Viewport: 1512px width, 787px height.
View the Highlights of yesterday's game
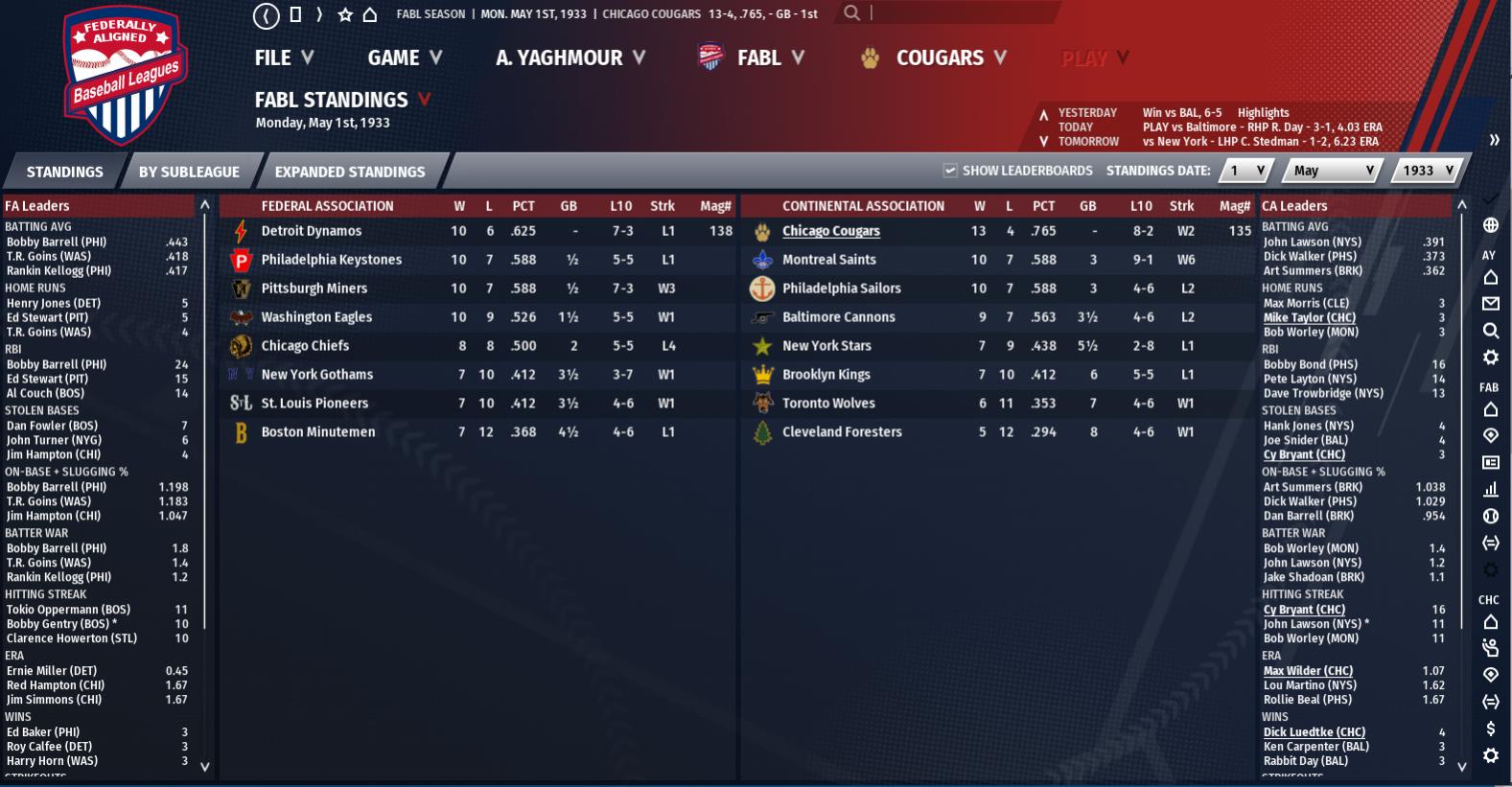click(x=1263, y=112)
